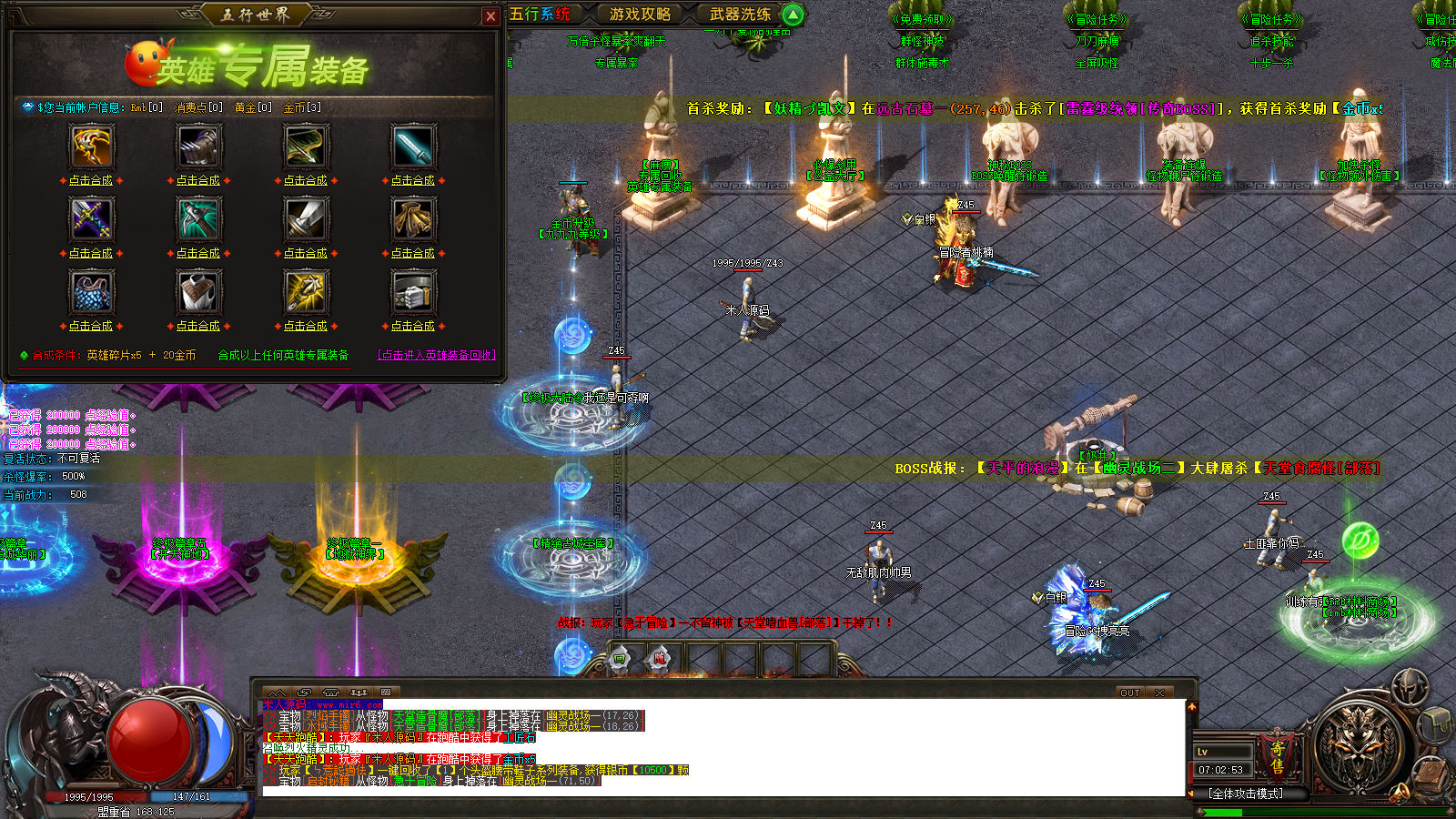The image size is (1456, 819).
Task: Open the 武器洗练 weapon refining menu
Action: 740,14
